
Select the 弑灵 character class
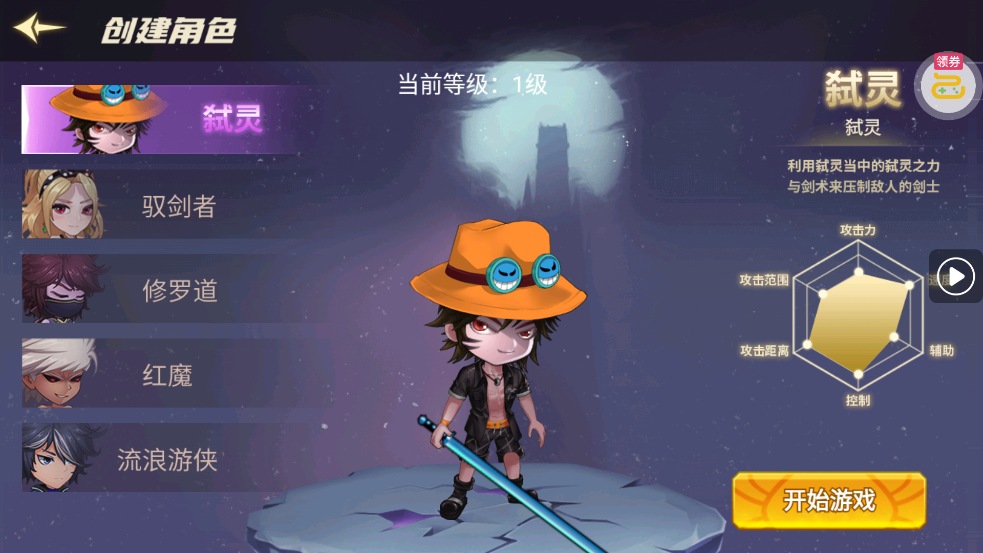[x=160, y=120]
